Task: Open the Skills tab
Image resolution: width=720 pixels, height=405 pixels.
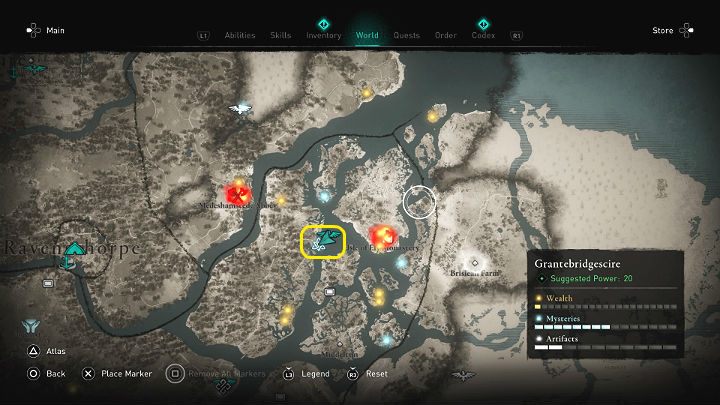Action: pyautogui.click(x=281, y=36)
